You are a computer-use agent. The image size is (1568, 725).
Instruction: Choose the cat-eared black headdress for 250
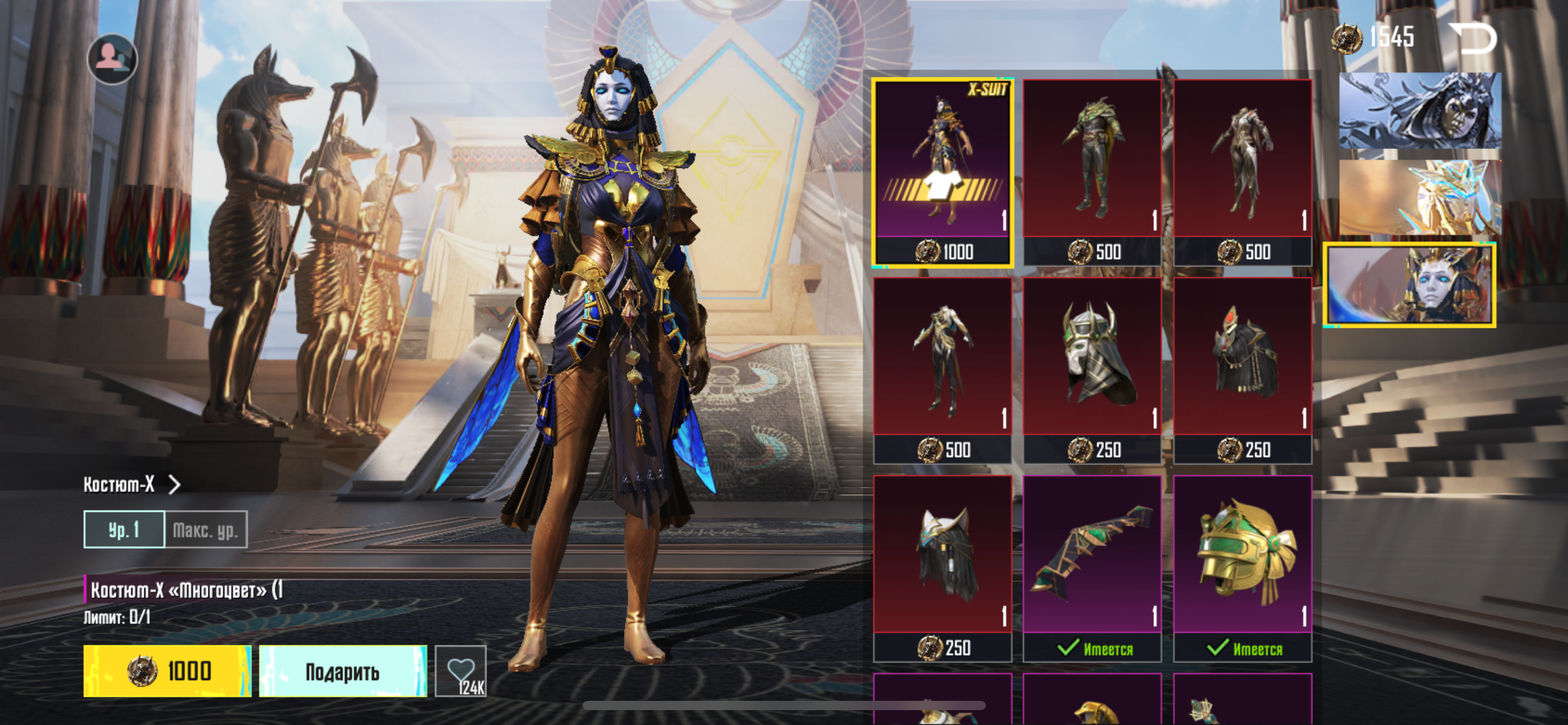pos(943,568)
